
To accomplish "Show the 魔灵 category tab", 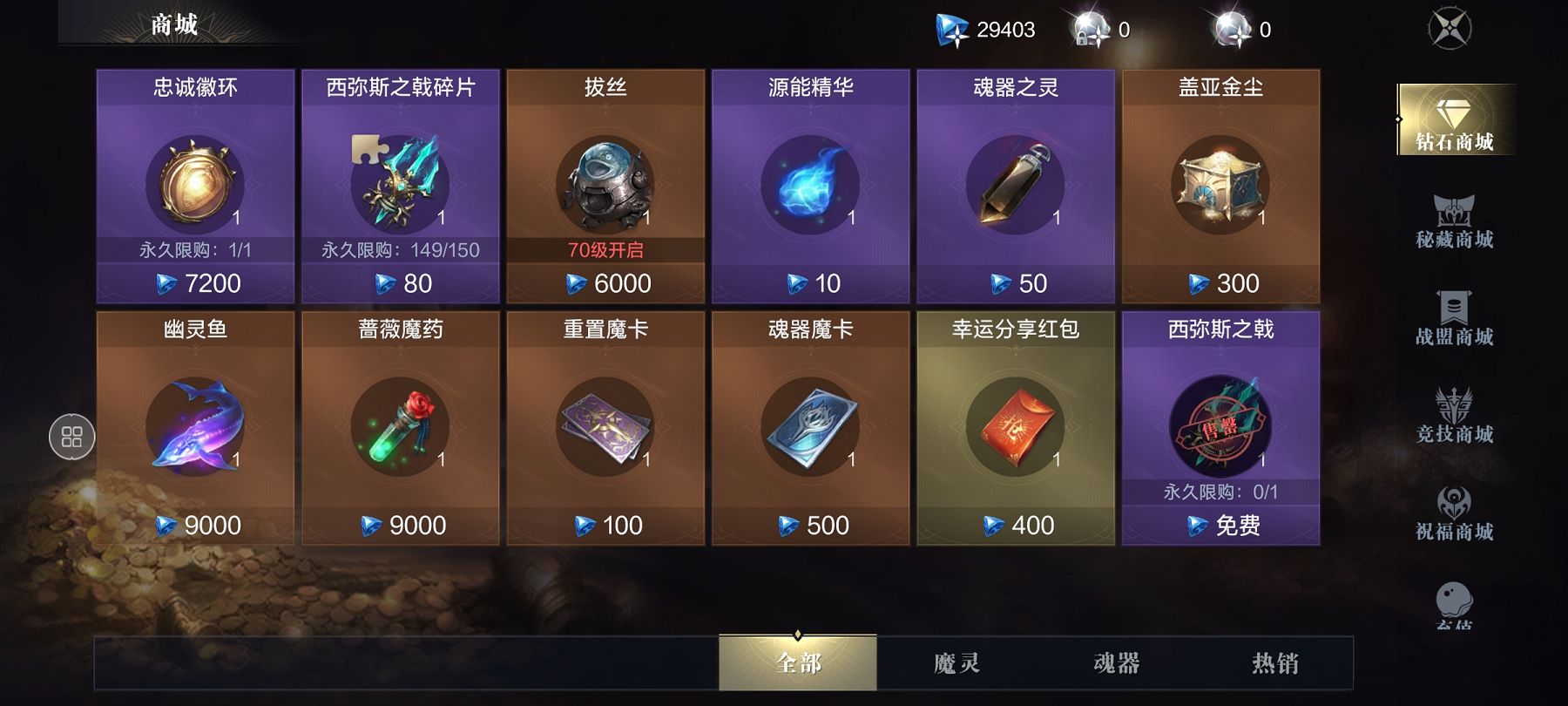I will (x=956, y=663).
